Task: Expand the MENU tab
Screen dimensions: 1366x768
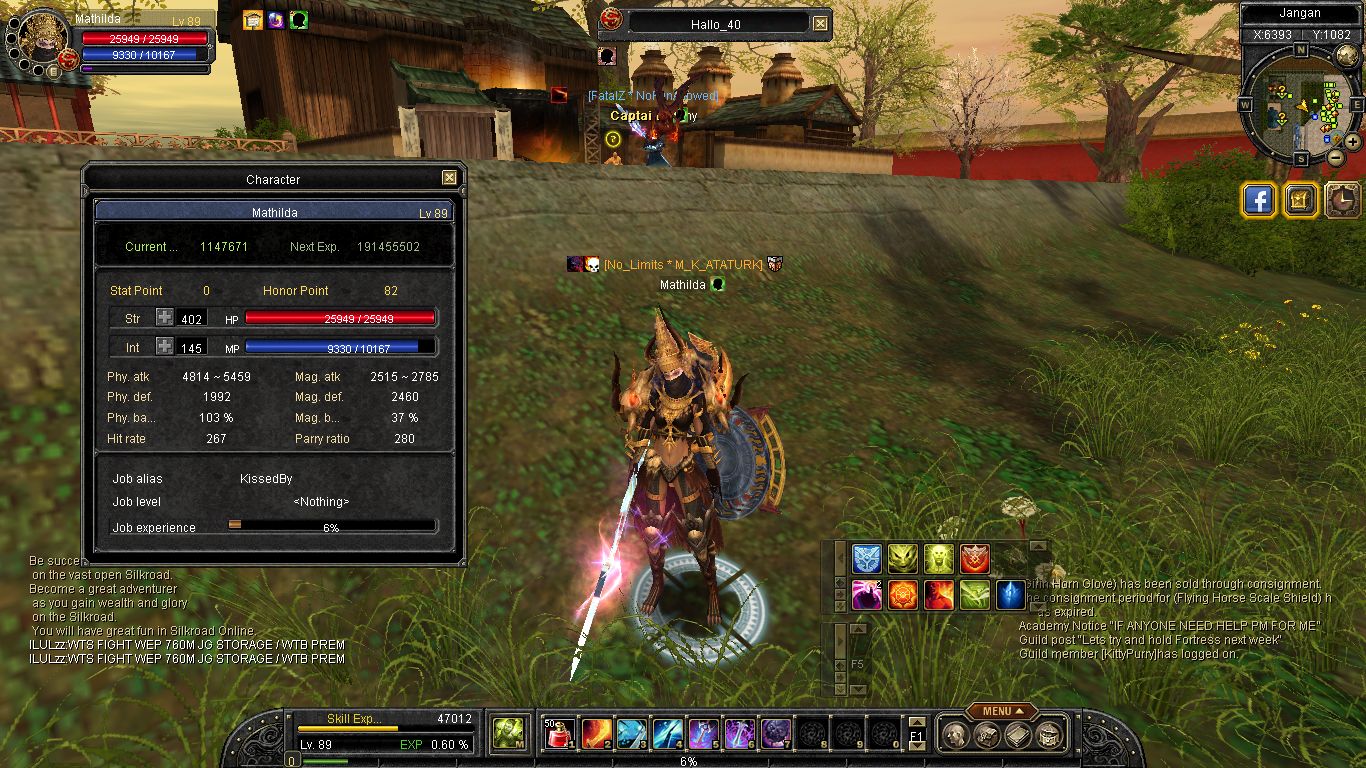Action: (x=1001, y=711)
